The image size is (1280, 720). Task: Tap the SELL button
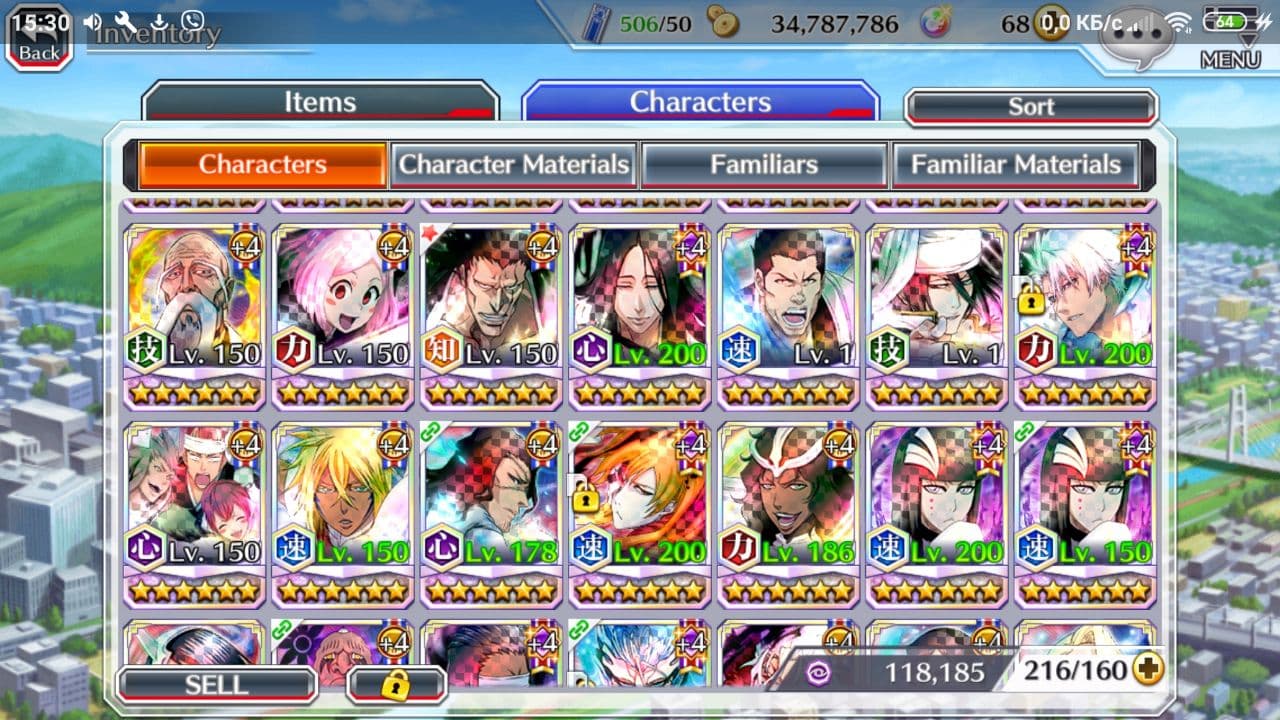tap(216, 684)
